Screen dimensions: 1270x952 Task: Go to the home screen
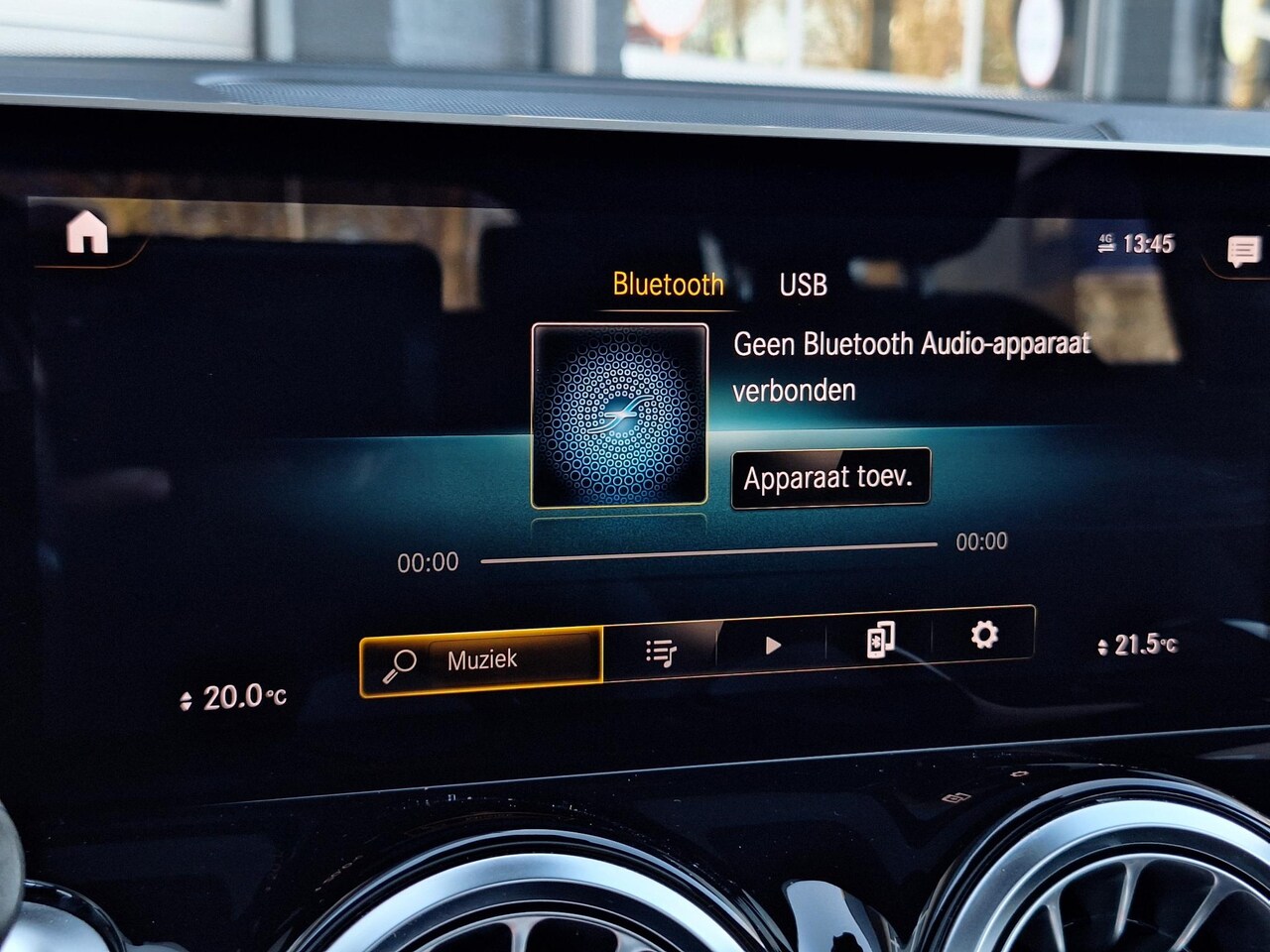[87, 235]
